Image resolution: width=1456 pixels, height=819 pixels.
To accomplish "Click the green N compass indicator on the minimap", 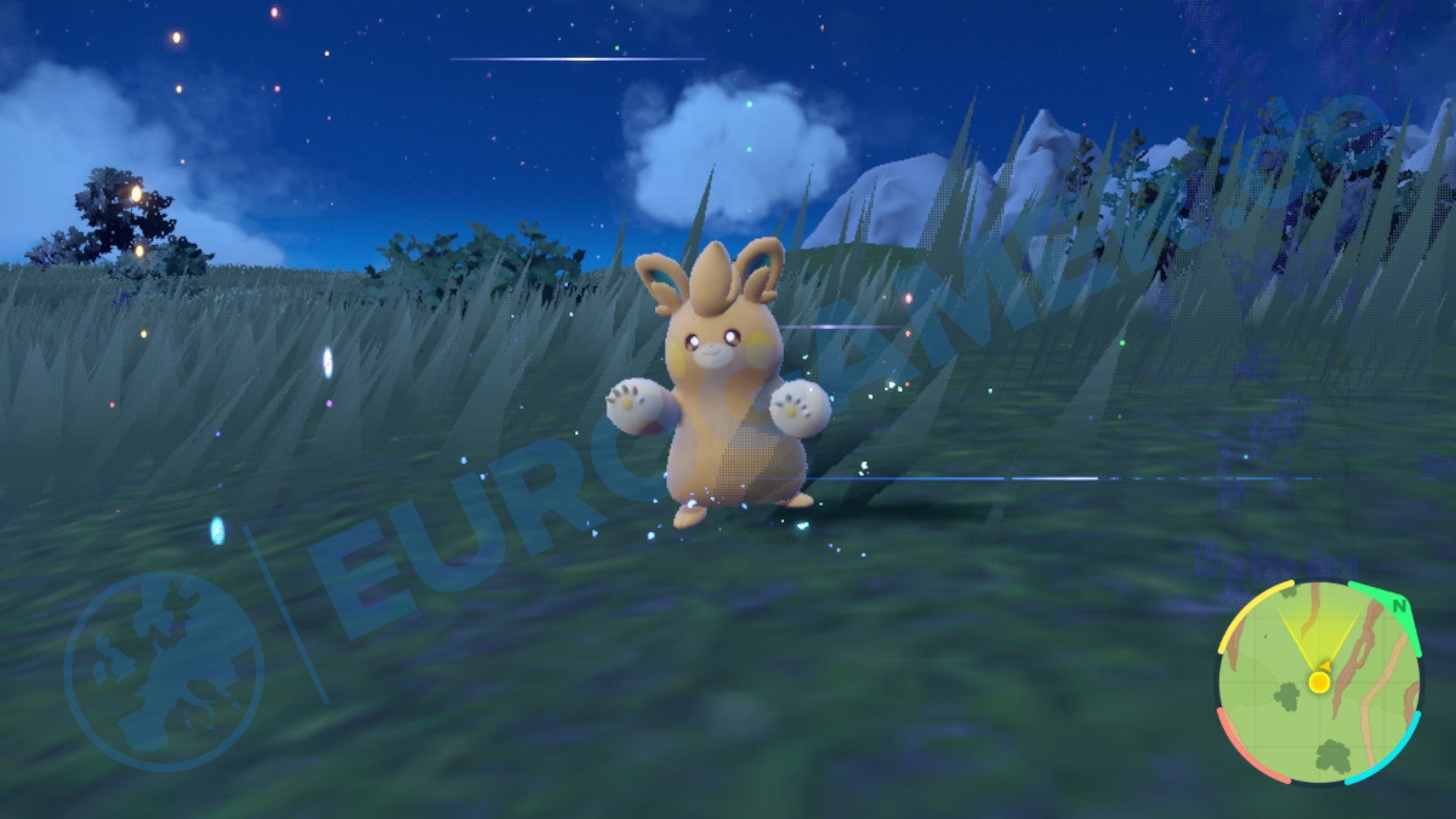I will coord(1399,606).
